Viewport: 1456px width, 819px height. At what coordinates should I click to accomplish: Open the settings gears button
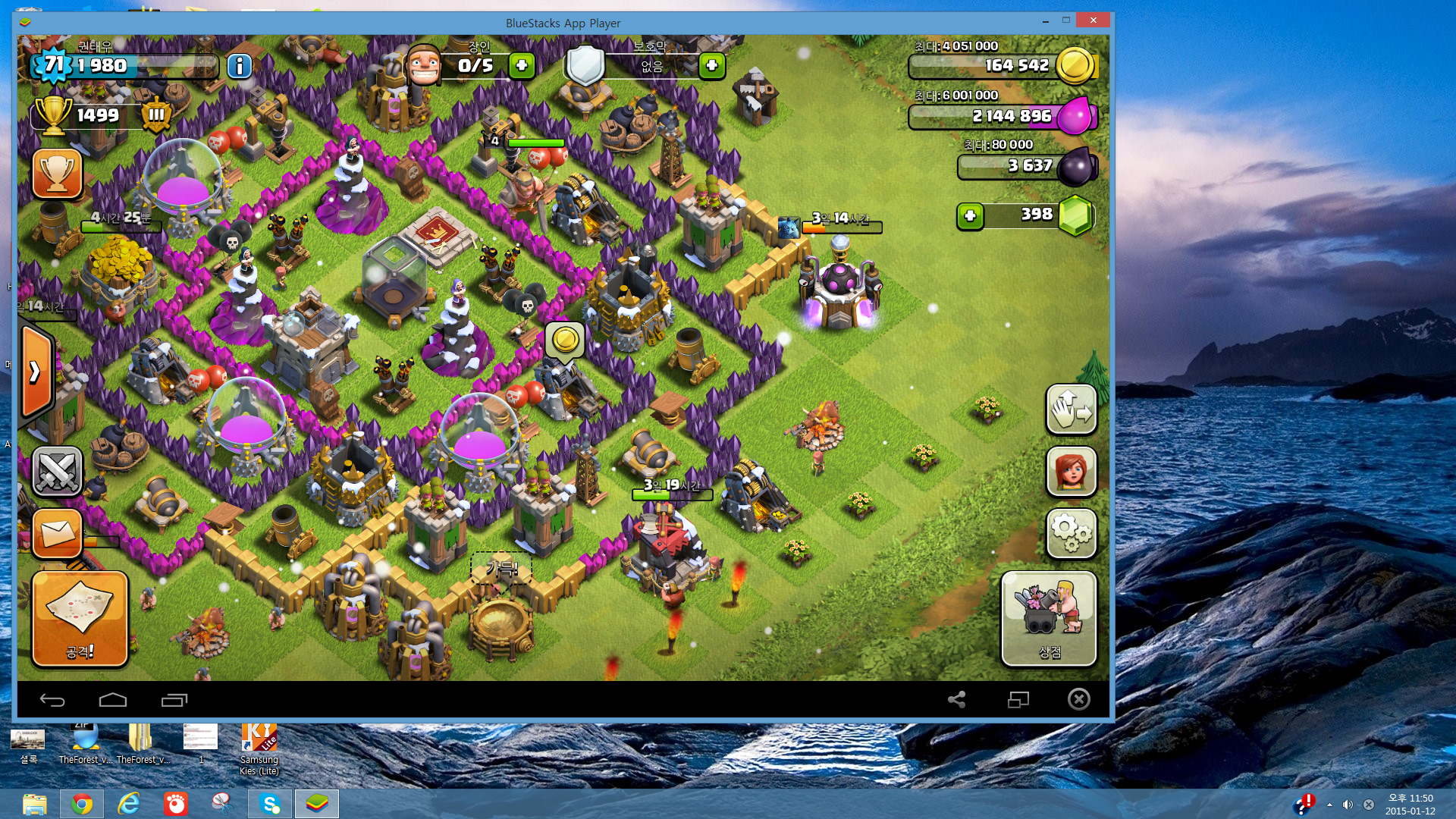click(1071, 533)
